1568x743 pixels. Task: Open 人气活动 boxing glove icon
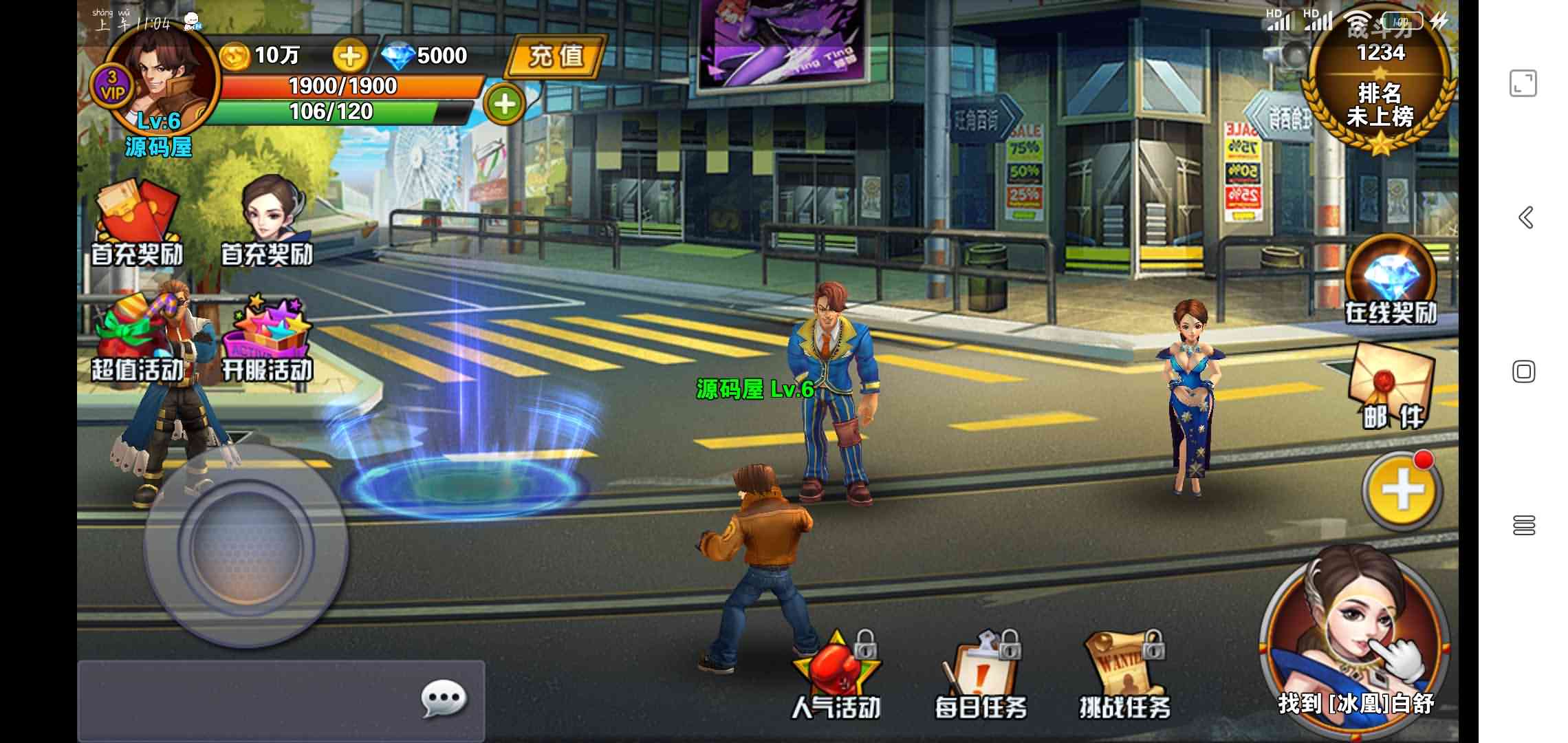[836, 676]
